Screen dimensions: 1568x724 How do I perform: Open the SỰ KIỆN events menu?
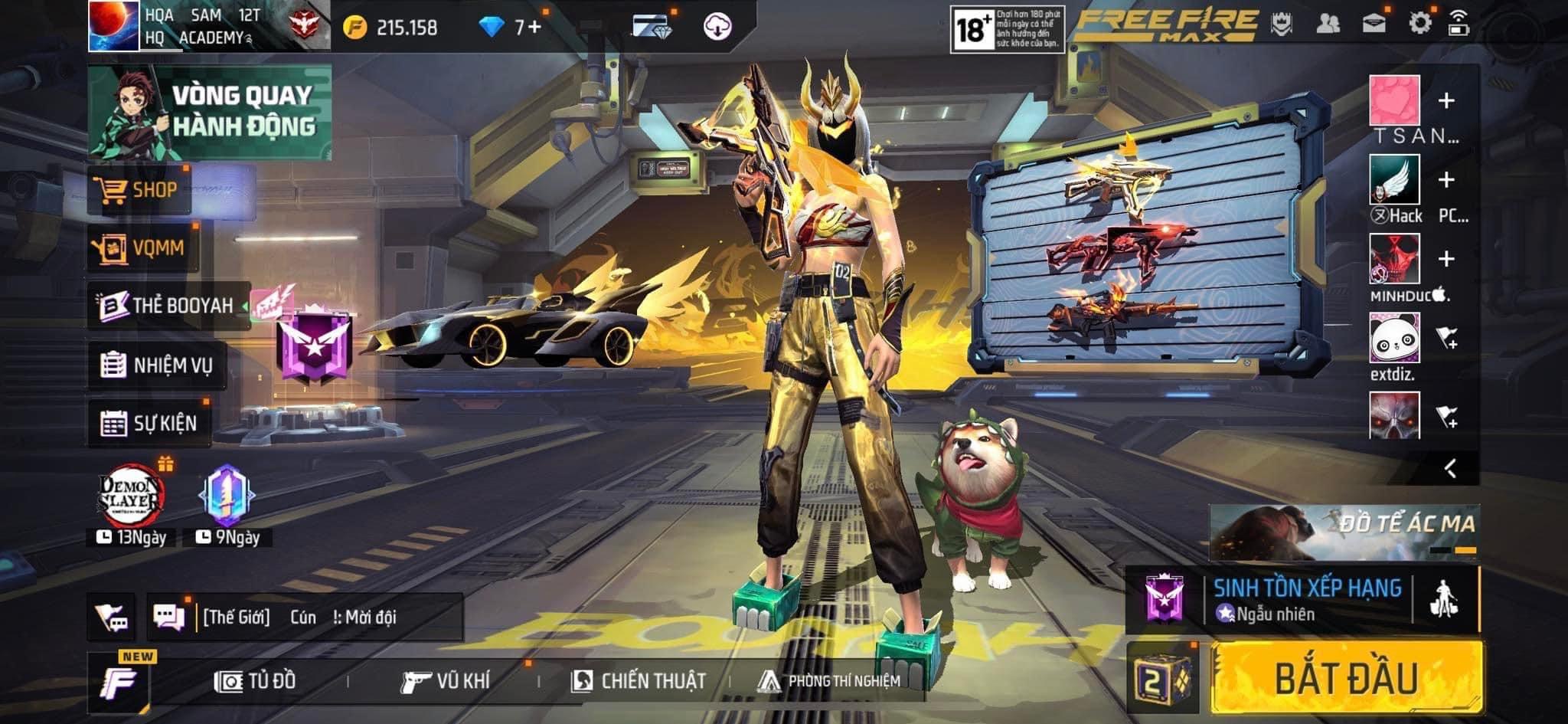point(149,423)
